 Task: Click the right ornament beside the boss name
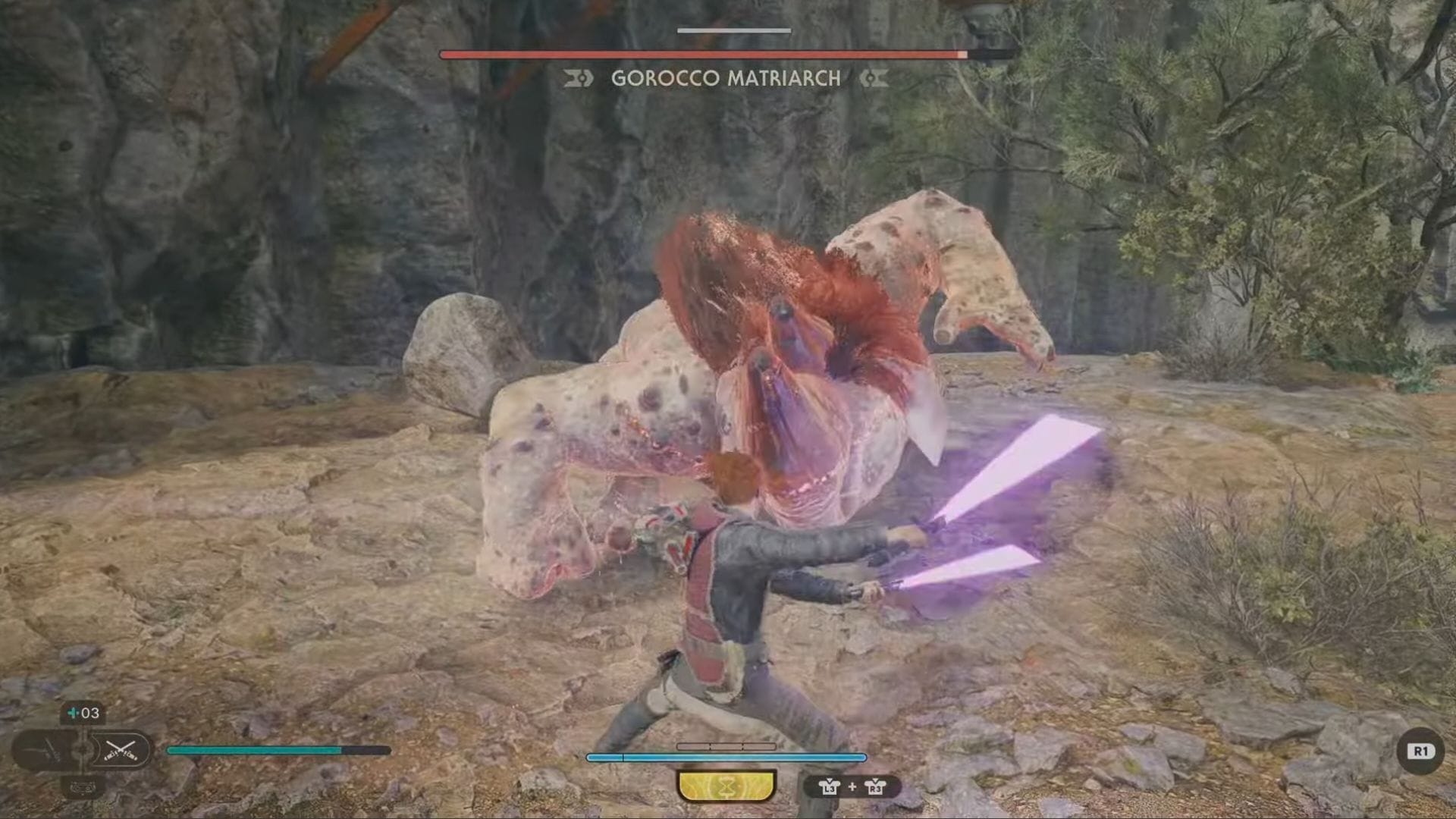coord(874,78)
